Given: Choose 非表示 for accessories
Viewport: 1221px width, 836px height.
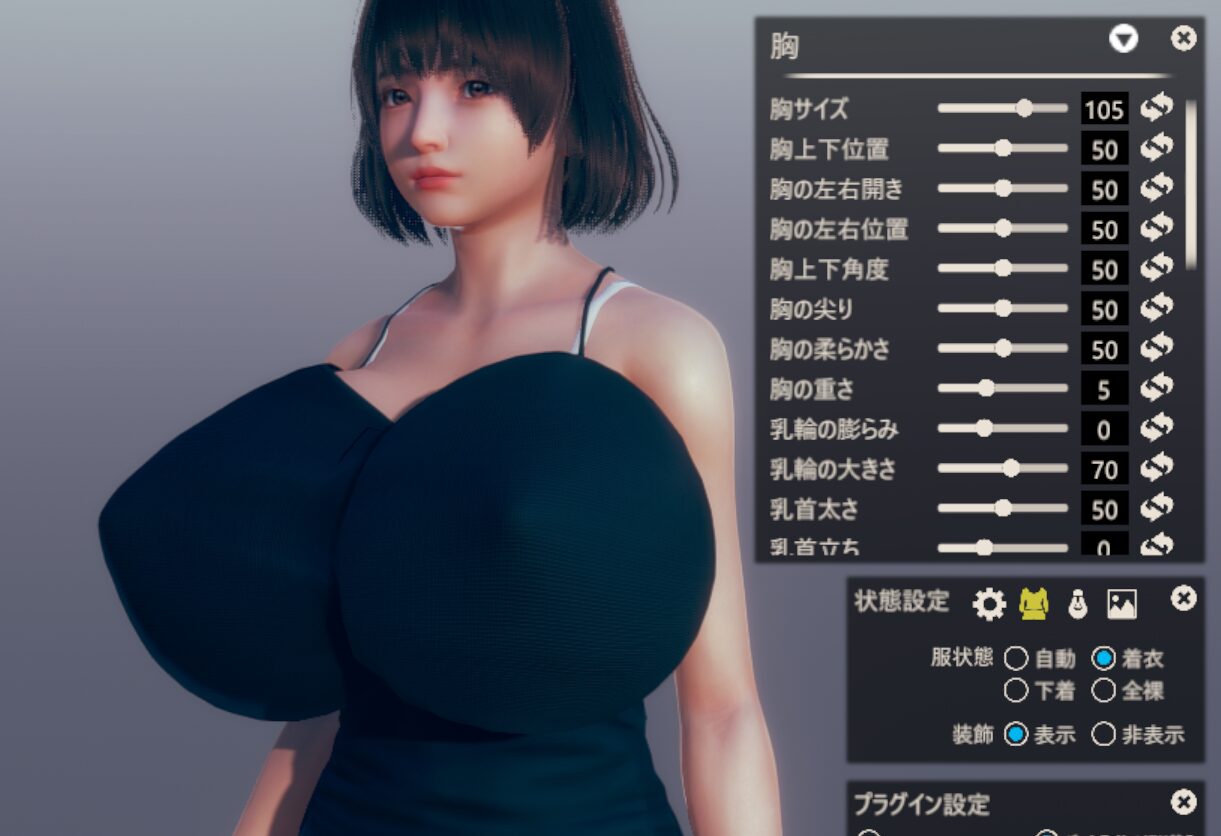Looking at the screenshot, I should (x=1103, y=735).
